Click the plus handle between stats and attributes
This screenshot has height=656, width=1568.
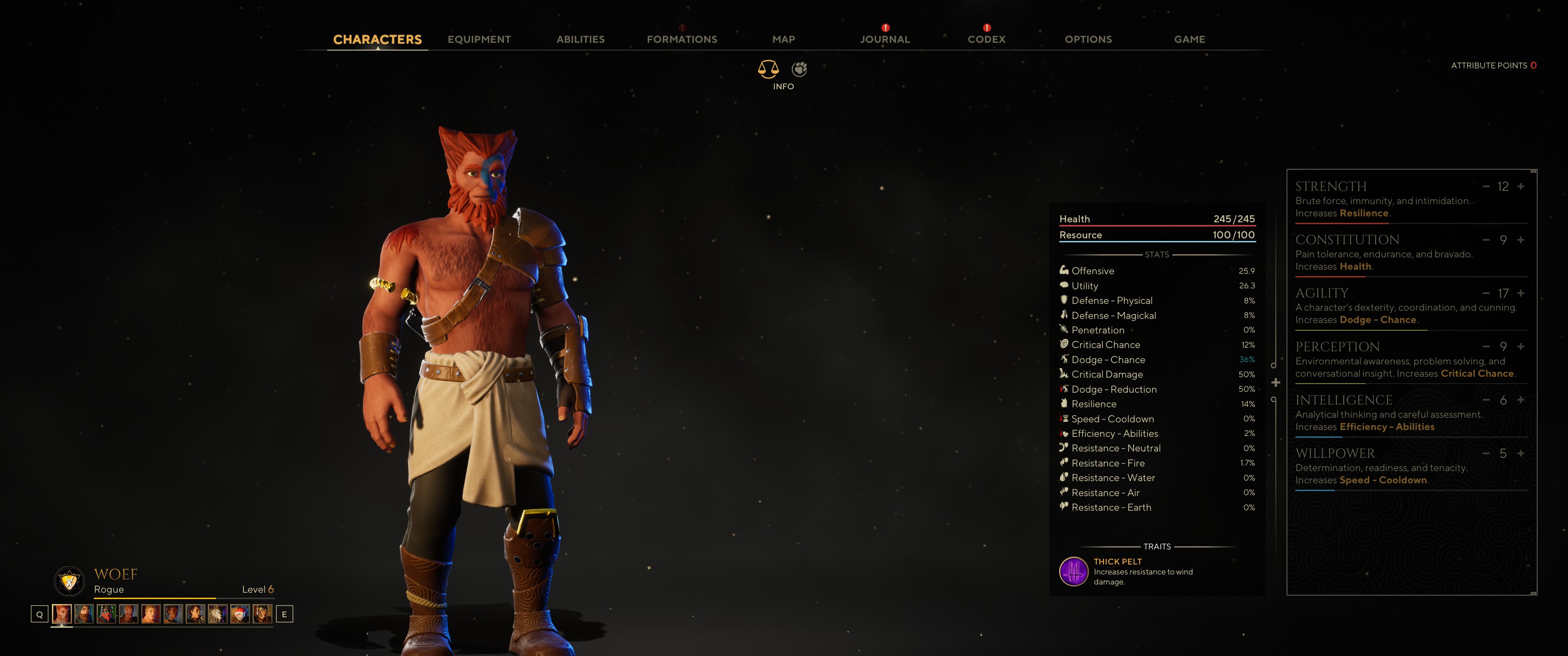pos(1276,383)
